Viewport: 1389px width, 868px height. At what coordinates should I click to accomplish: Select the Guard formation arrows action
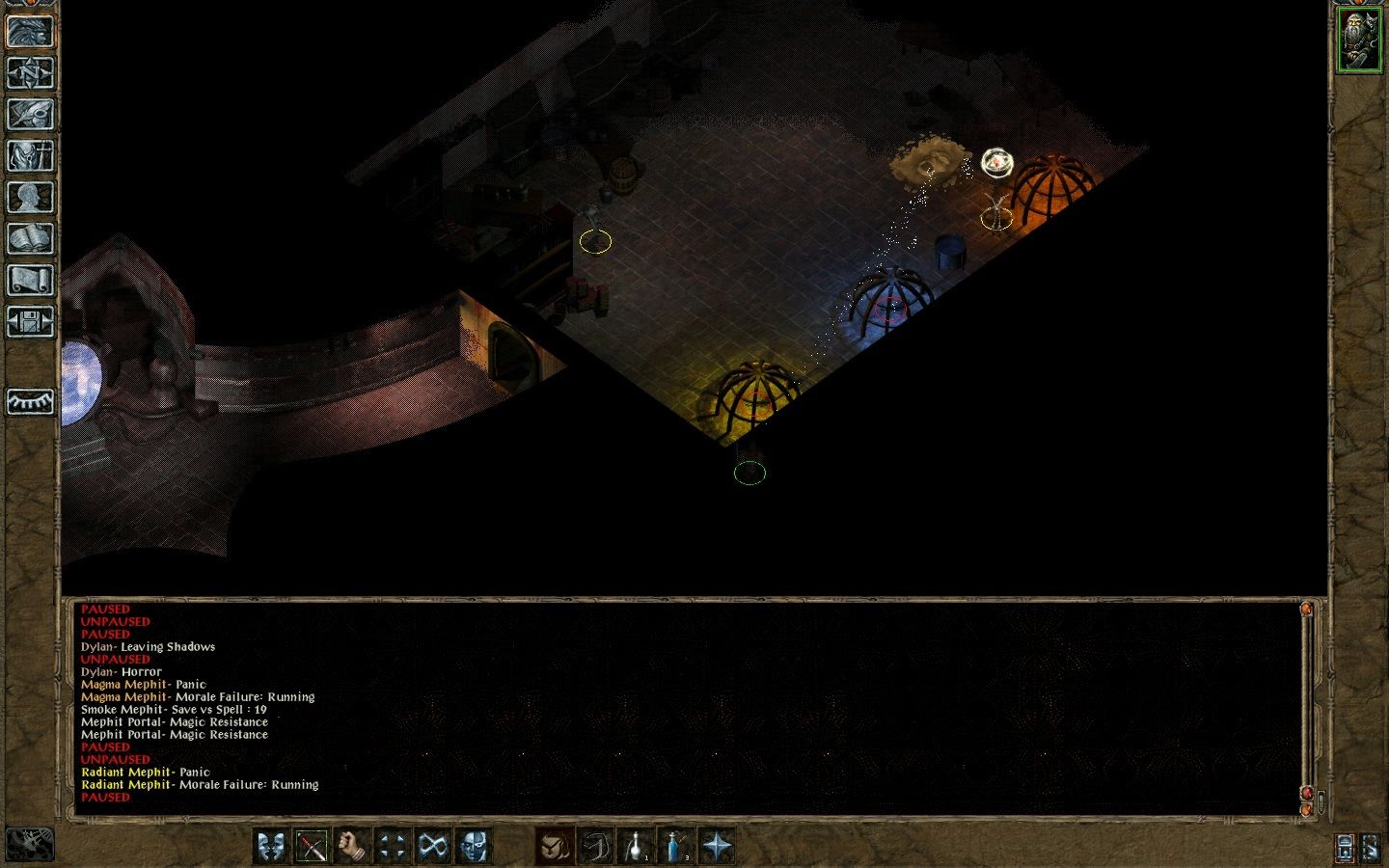pos(390,846)
